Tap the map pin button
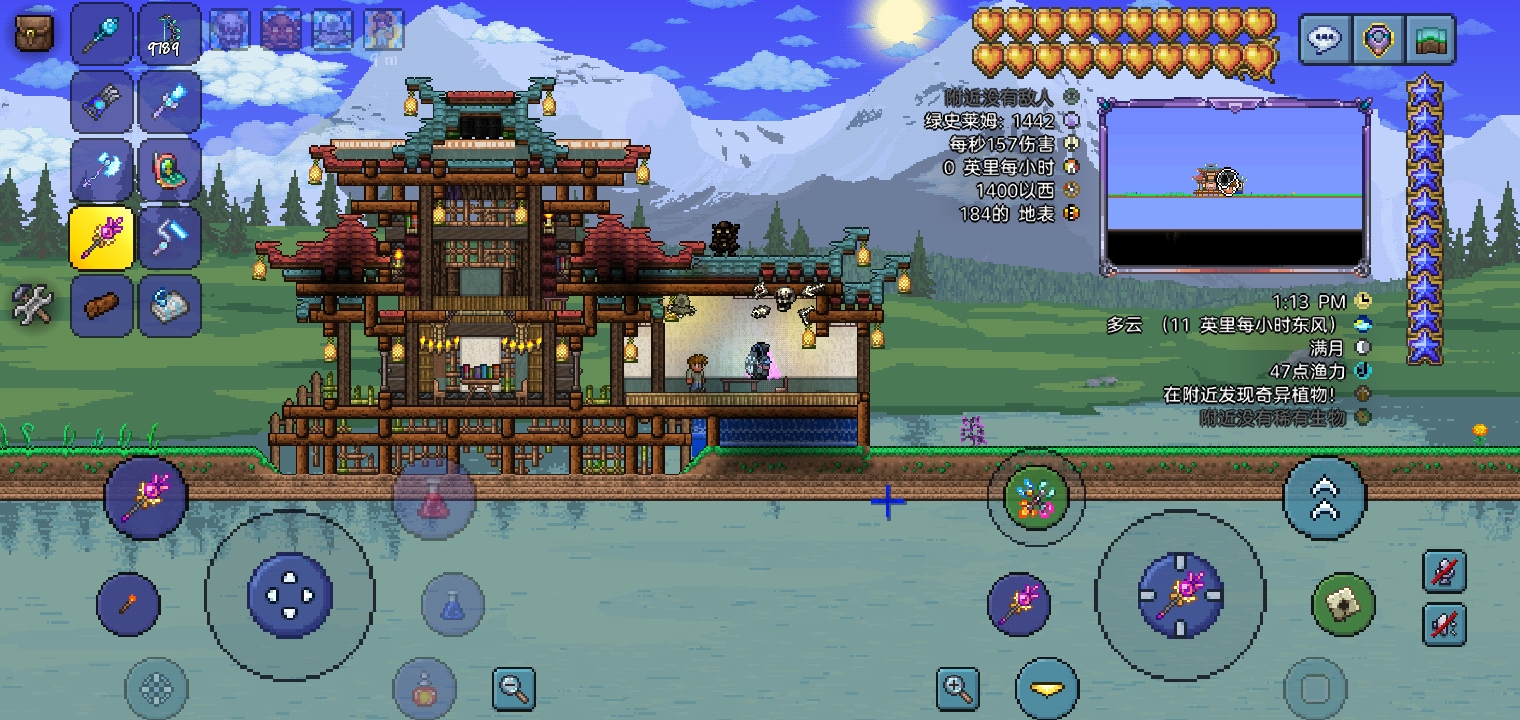This screenshot has width=1520, height=720. tap(1377, 40)
